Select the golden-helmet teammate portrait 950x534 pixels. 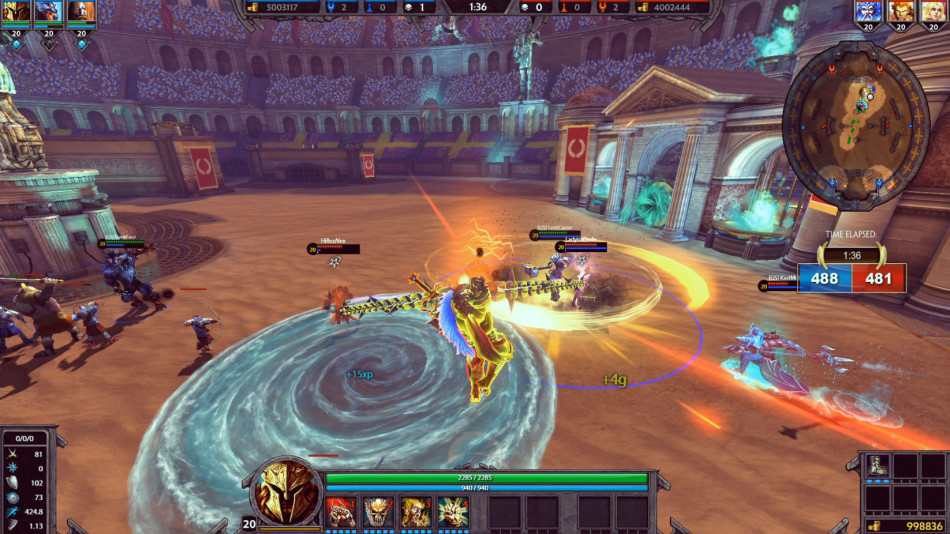pyautogui.click(x=18, y=12)
